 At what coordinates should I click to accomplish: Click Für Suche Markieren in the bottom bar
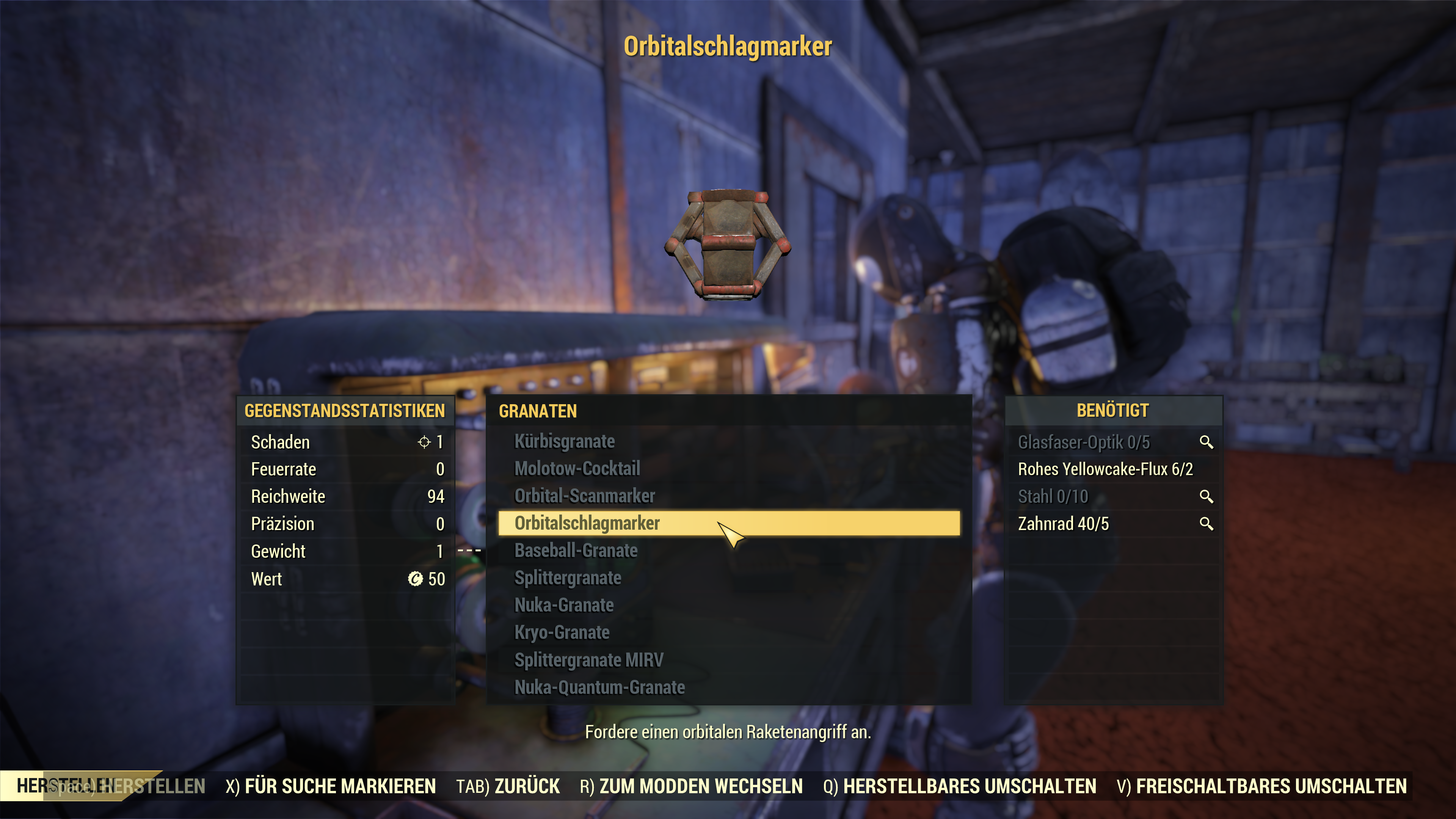(x=331, y=786)
